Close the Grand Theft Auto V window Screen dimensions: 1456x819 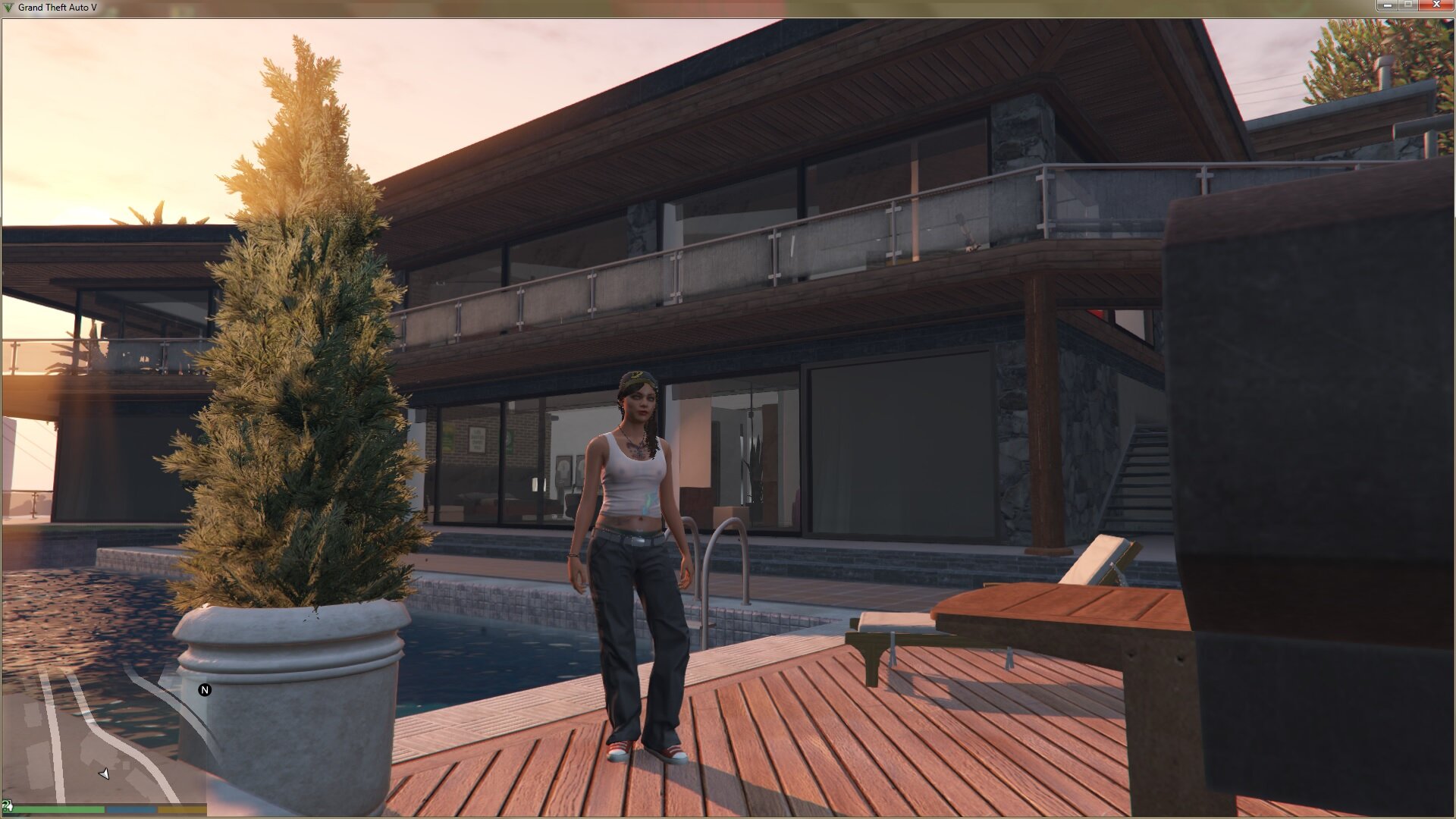[x=1436, y=6]
